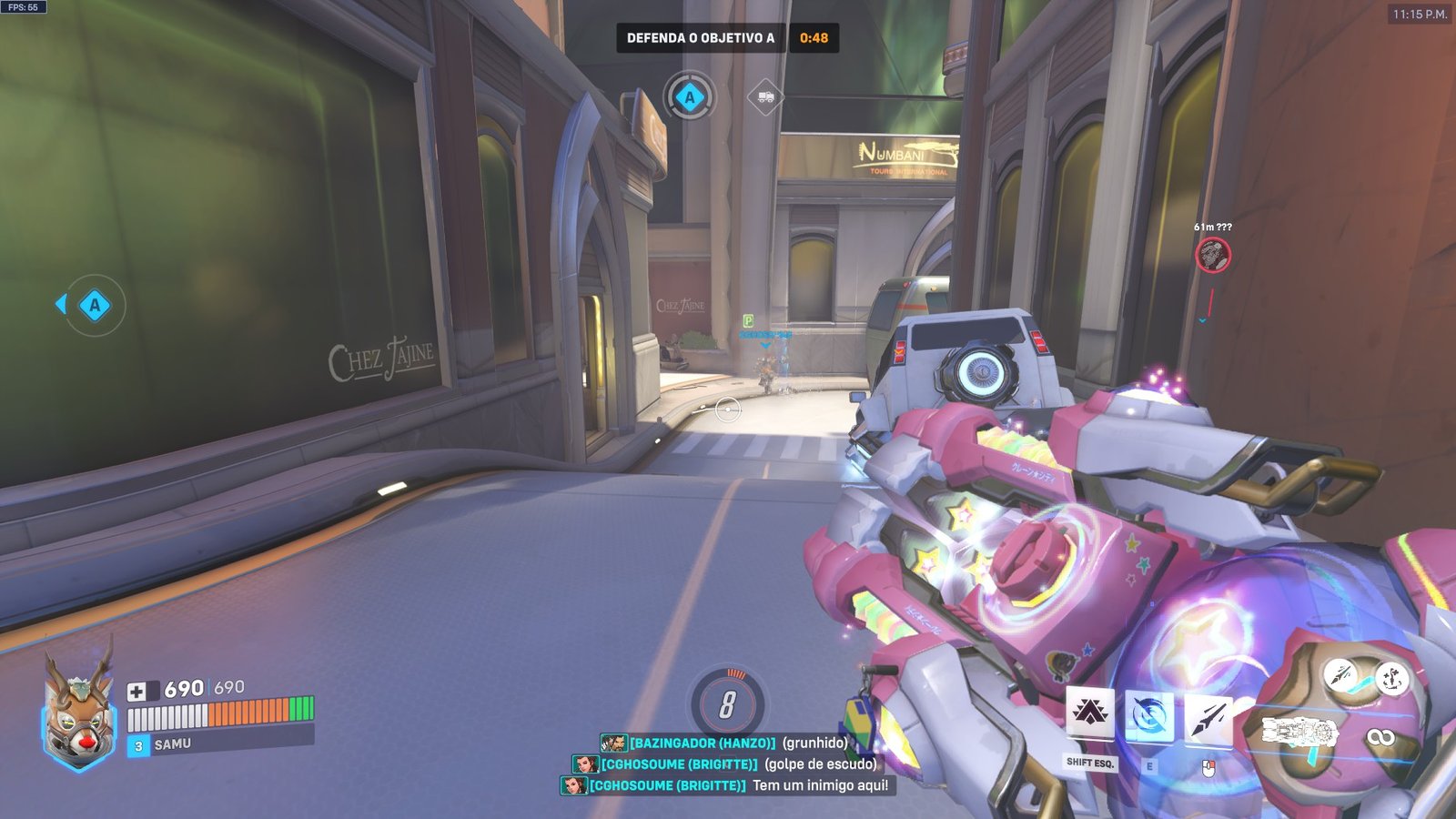Click the "Defenda o objetivo A" objective banner
1456x819 pixels.
701,38
